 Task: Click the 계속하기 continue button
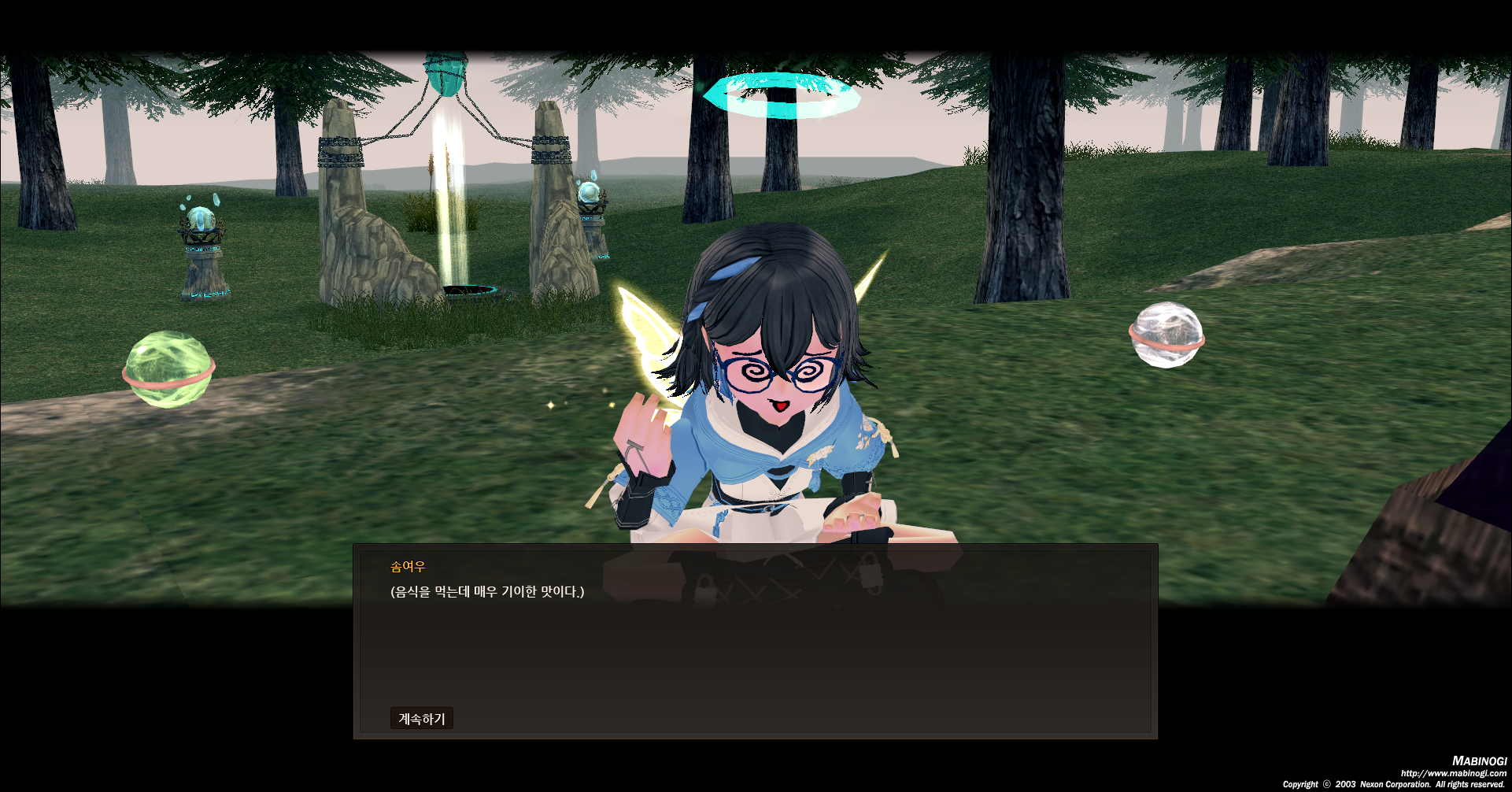click(x=421, y=718)
